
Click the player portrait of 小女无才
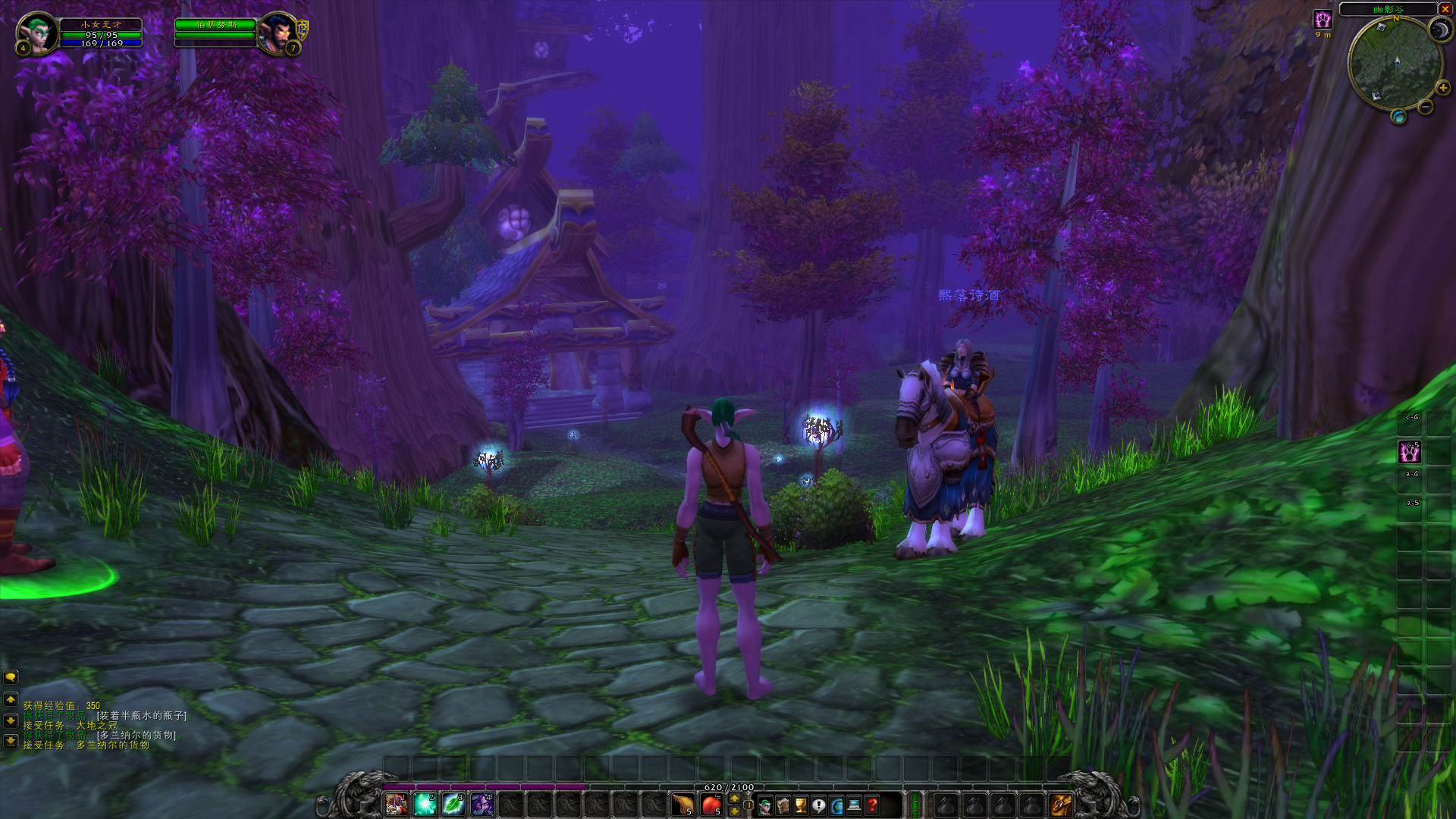tap(36, 33)
